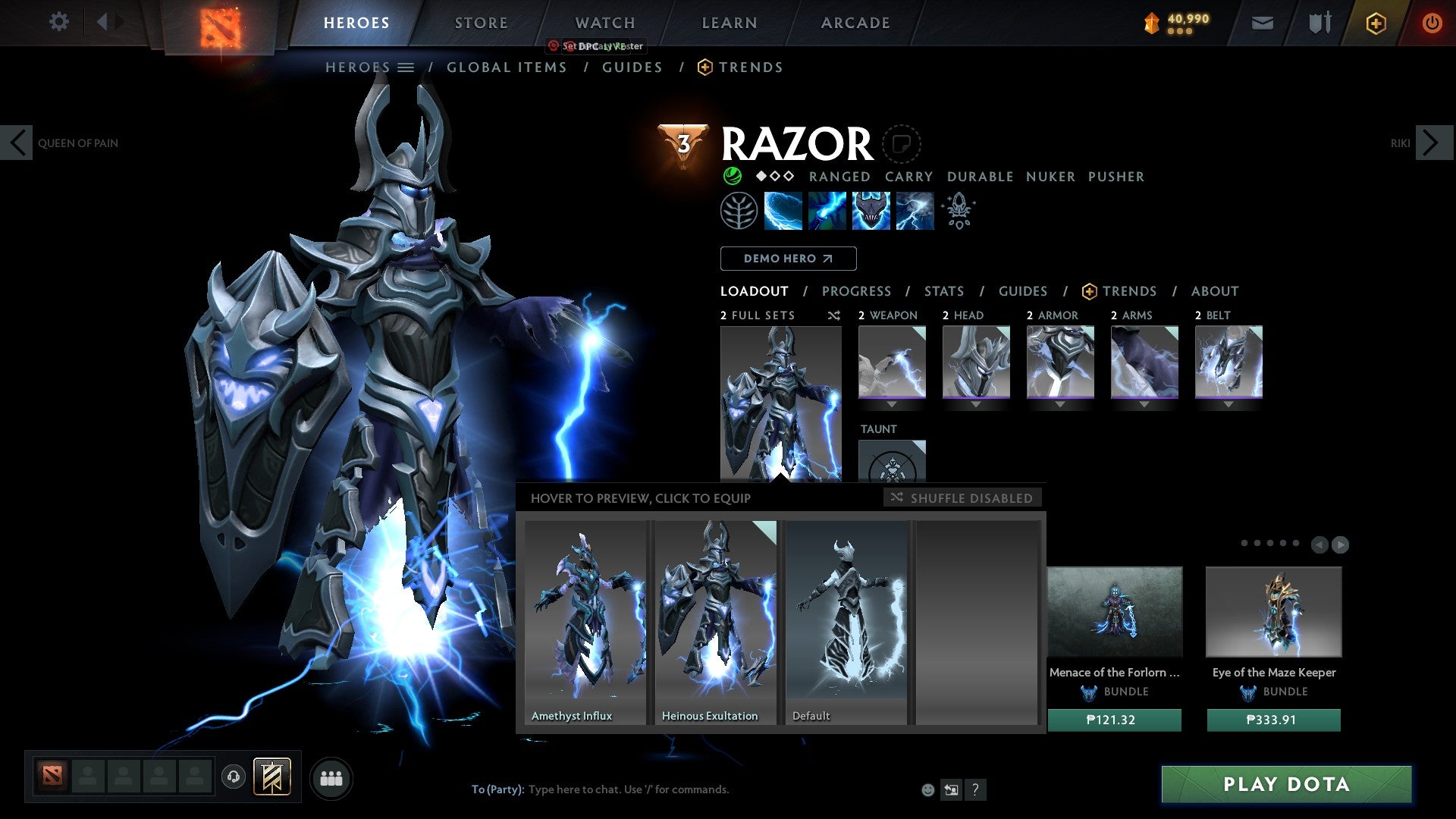Screen dimensions: 1456x819
Task: Expand the Weapon slot dropdown arrow
Action: (x=892, y=404)
